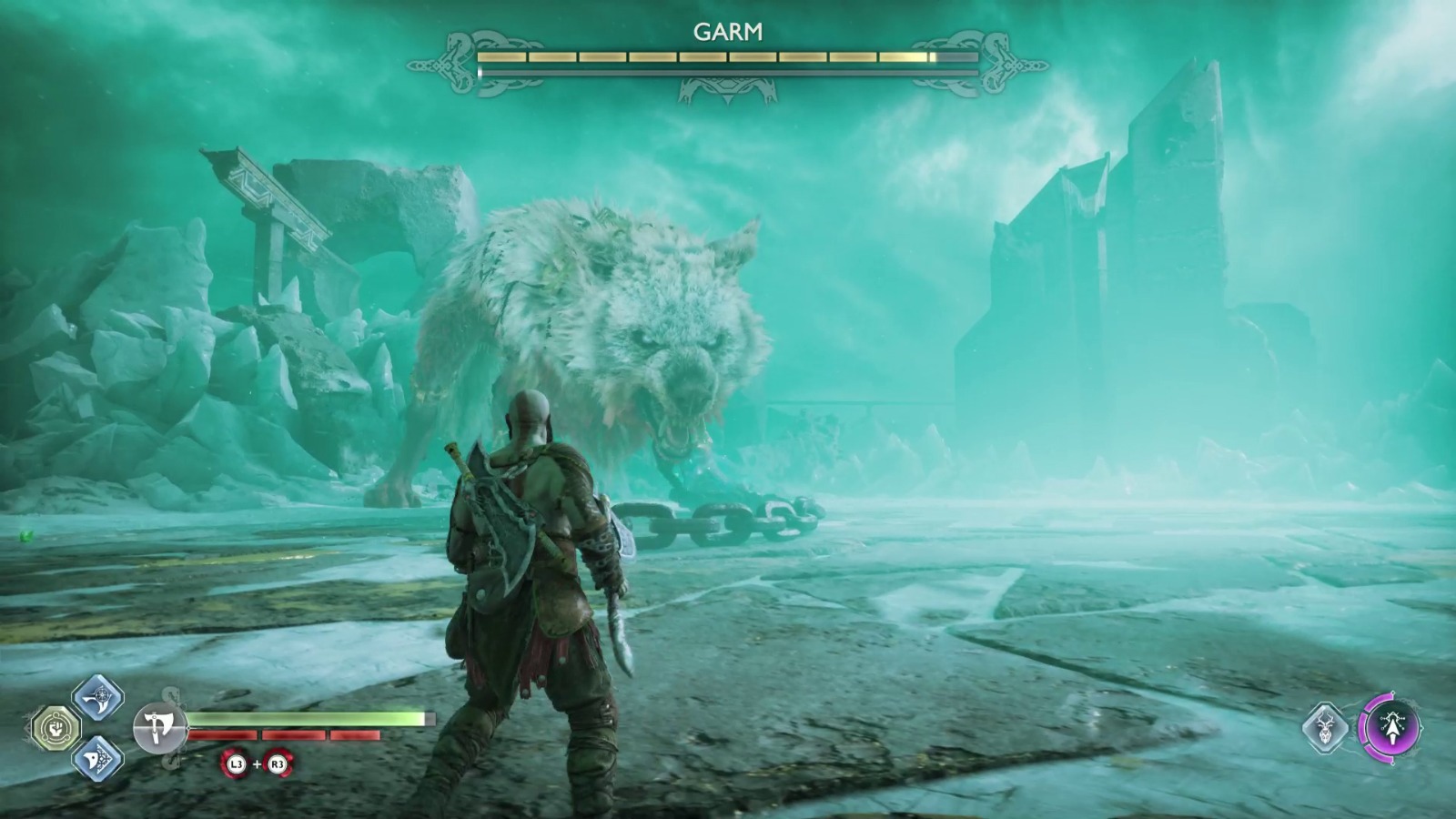Select the Leviathan Axe weapon icon
1456x819 pixels.
(162, 726)
